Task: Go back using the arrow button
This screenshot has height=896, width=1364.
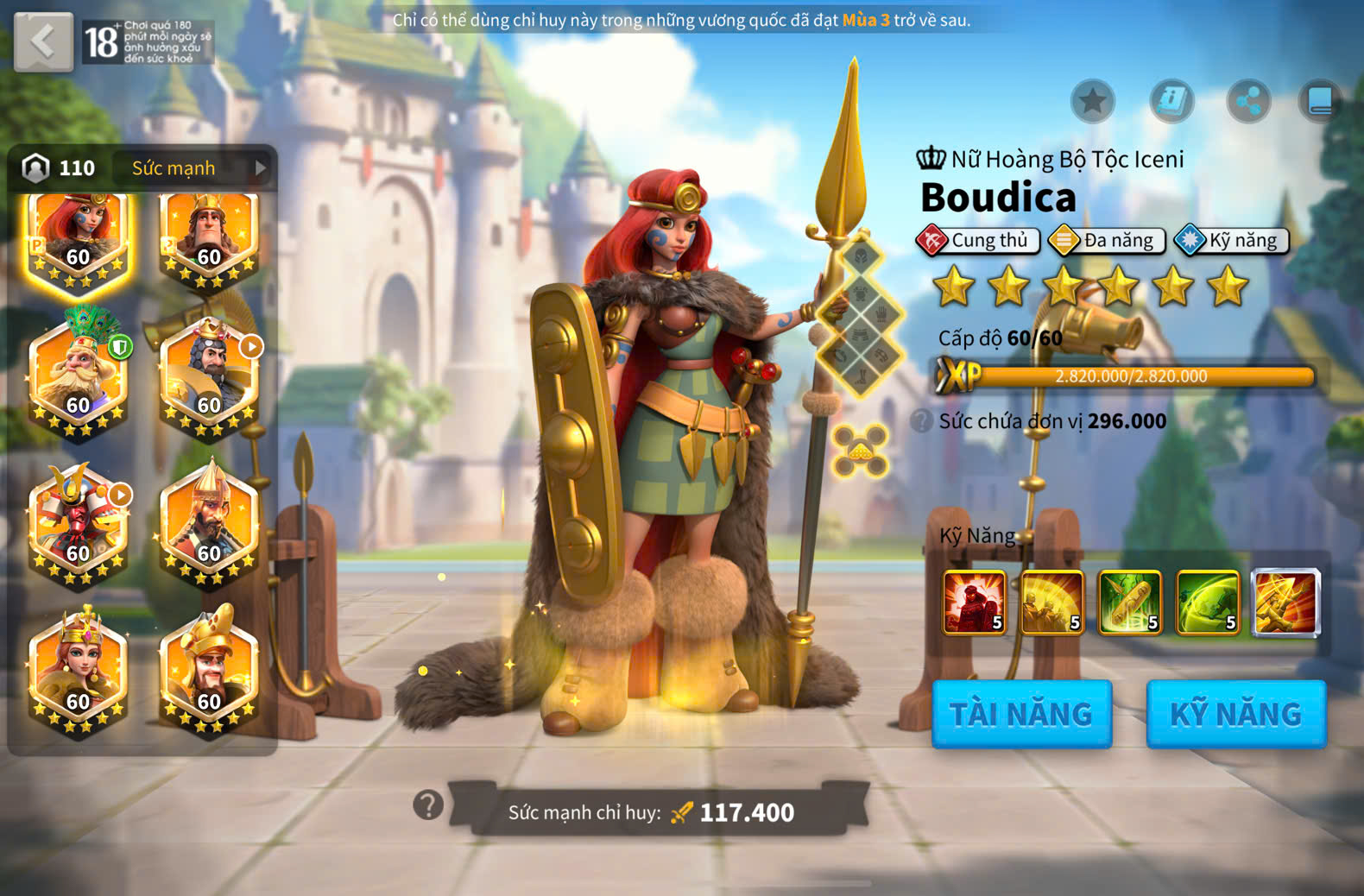Action: (43, 41)
